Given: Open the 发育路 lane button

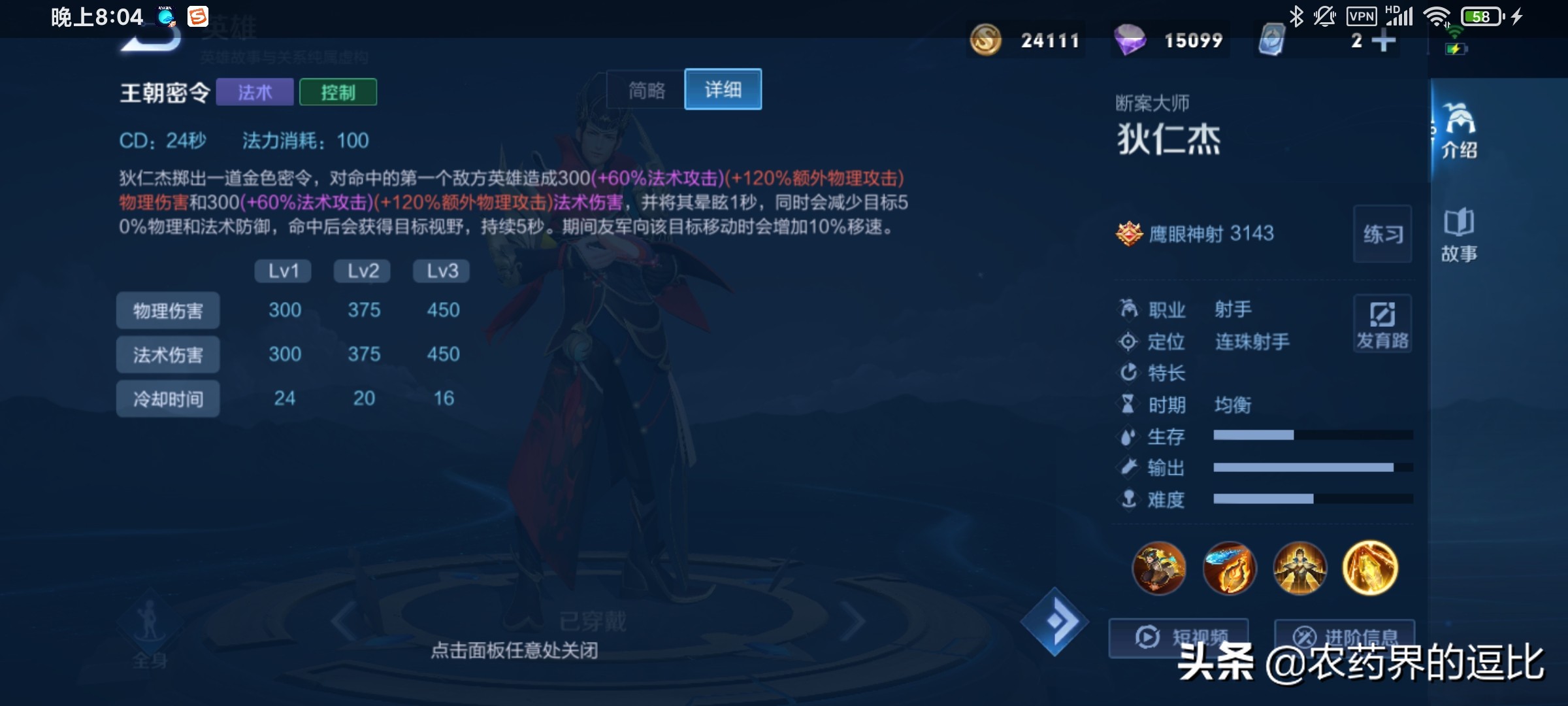Looking at the screenshot, I should pos(1382,324).
